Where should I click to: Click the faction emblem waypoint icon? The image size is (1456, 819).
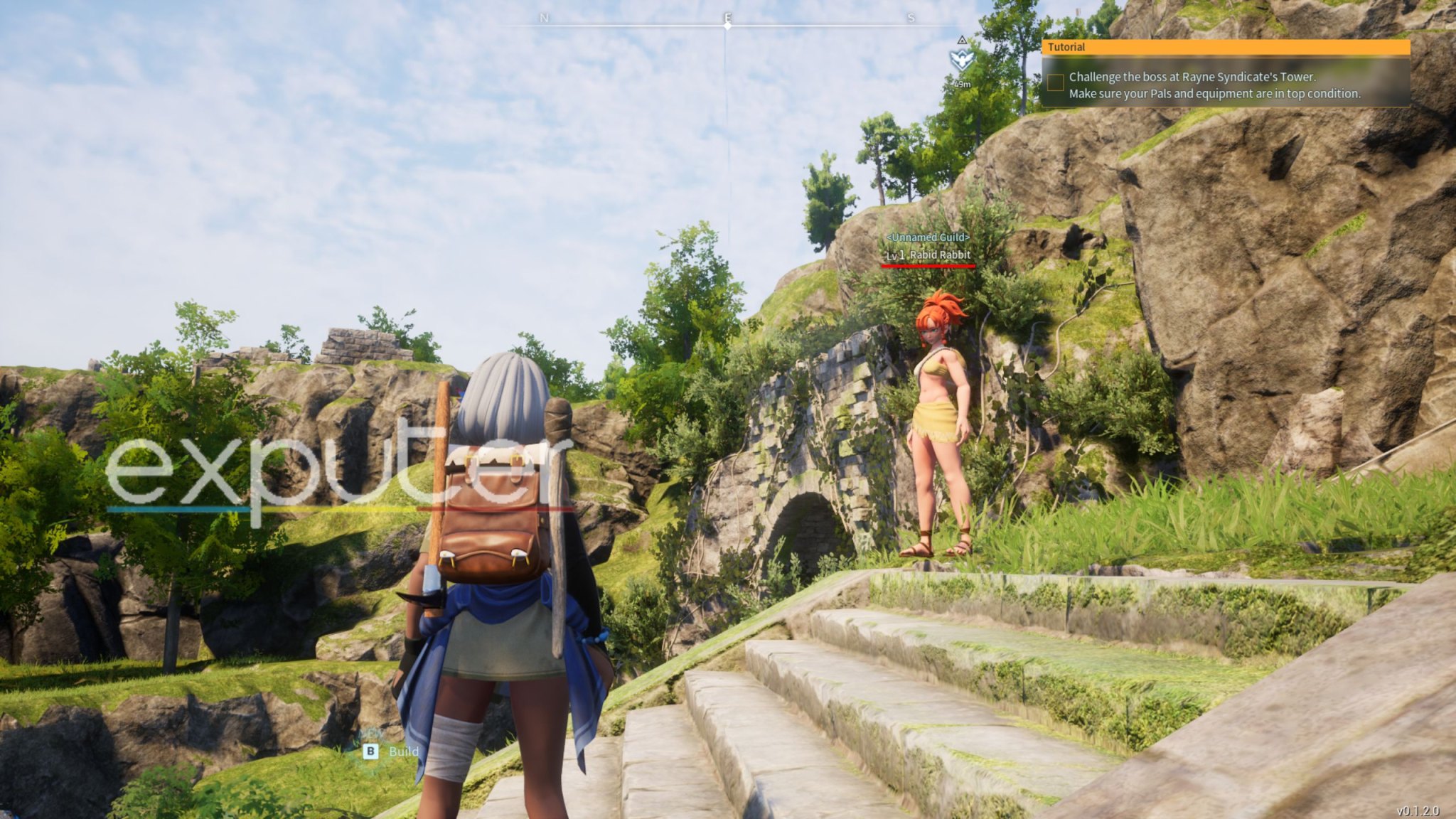click(x=961, y=61)
